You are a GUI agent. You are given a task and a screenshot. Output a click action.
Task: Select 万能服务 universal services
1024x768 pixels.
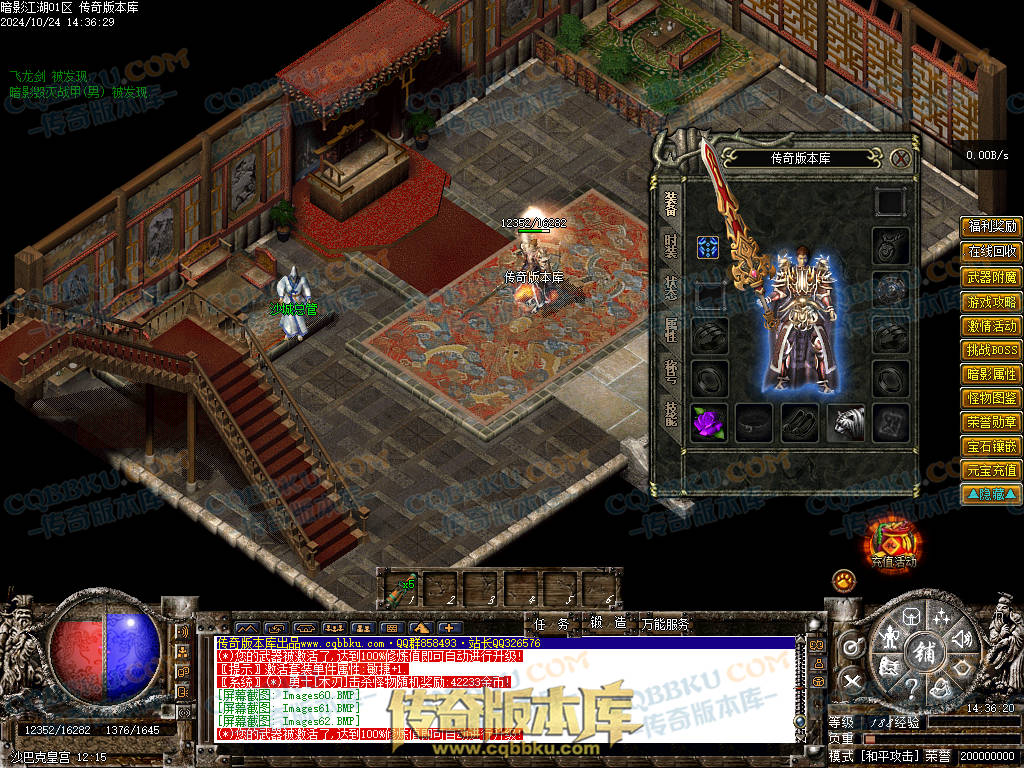[665, 624]
